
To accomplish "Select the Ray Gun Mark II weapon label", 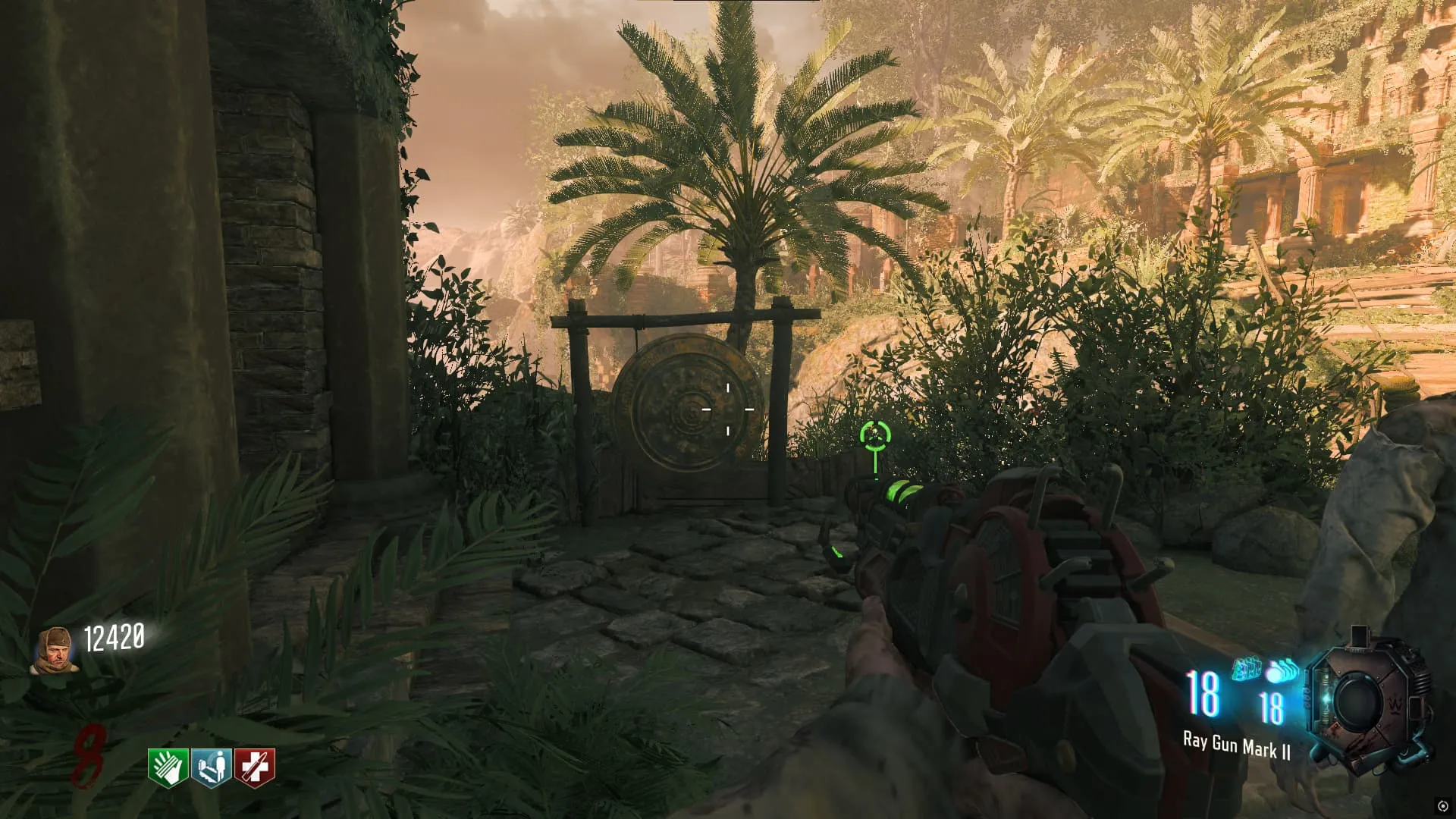I will coord(1236,746).
